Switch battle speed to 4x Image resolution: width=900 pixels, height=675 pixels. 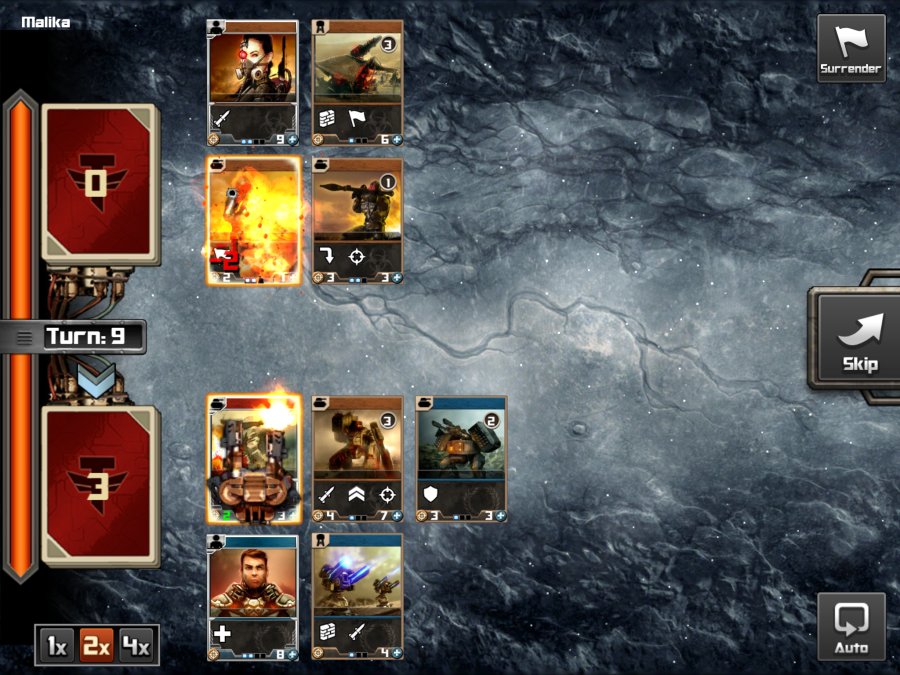tap(136, 647)
